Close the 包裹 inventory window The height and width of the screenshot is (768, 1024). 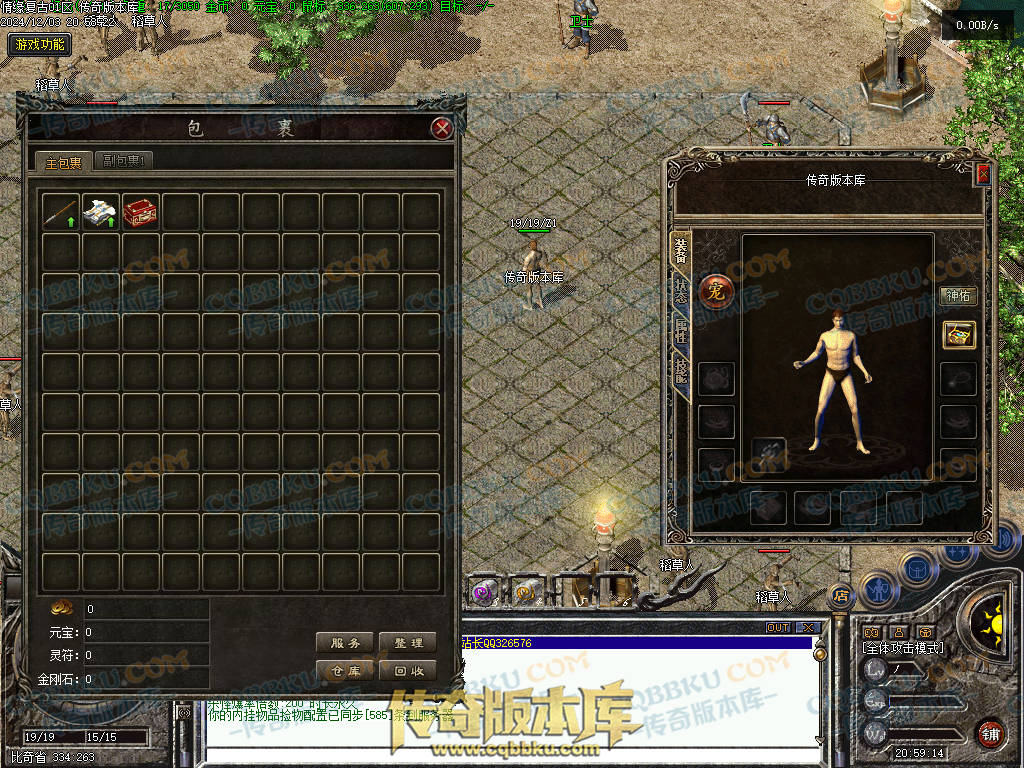click(x=442, y=128)
